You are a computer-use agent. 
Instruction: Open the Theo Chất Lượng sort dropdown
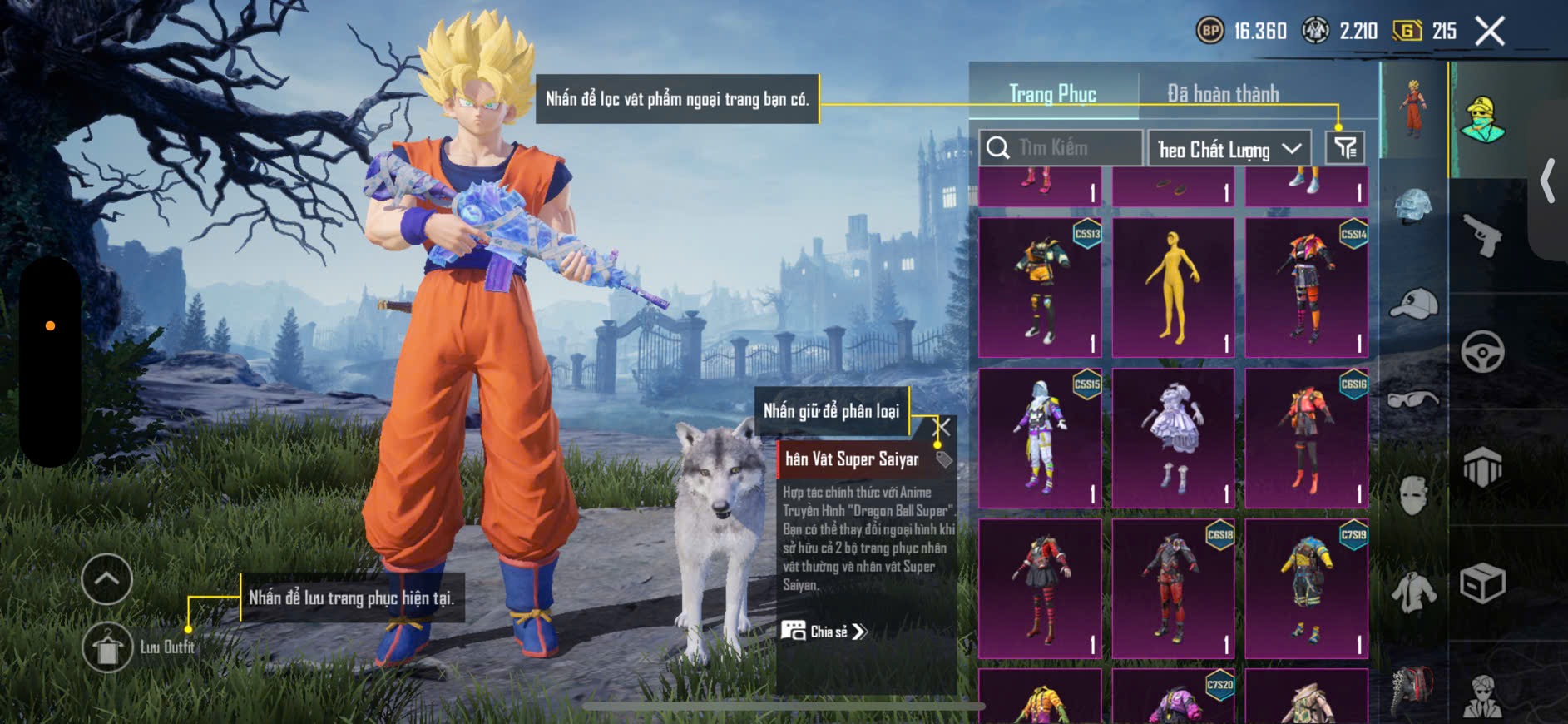point(1229,149)
